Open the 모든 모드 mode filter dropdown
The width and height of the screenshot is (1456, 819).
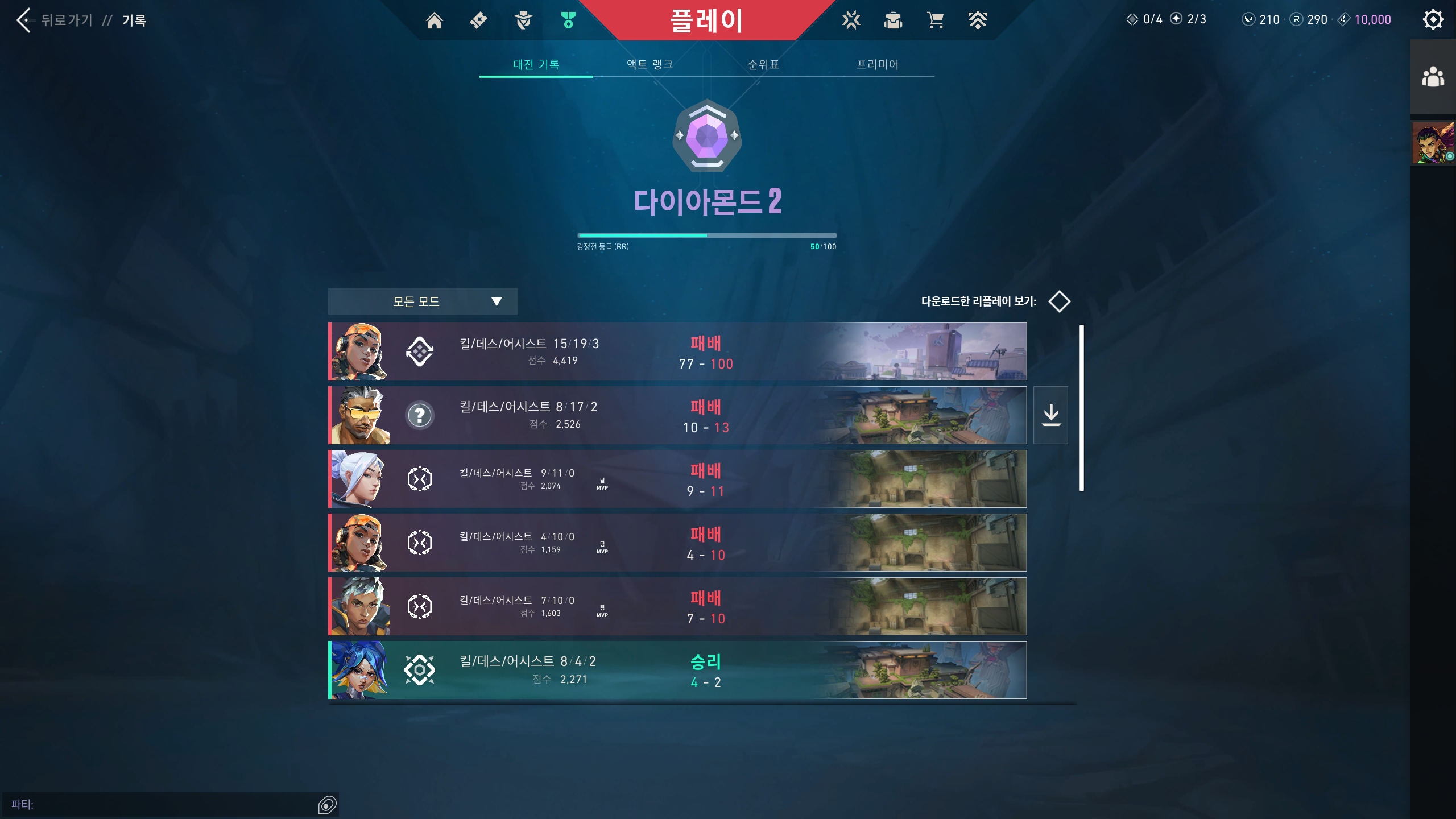coord(422,301)
